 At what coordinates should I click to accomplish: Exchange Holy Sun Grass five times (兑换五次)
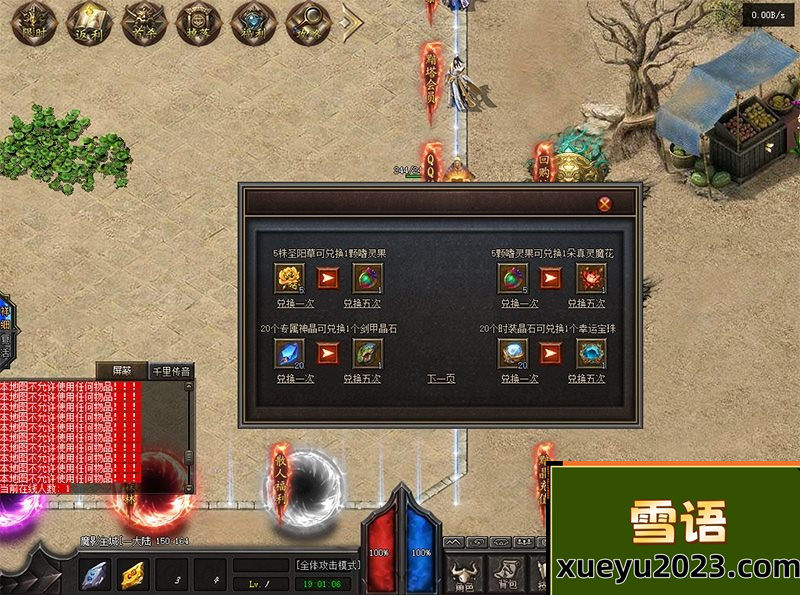point(362,303)
